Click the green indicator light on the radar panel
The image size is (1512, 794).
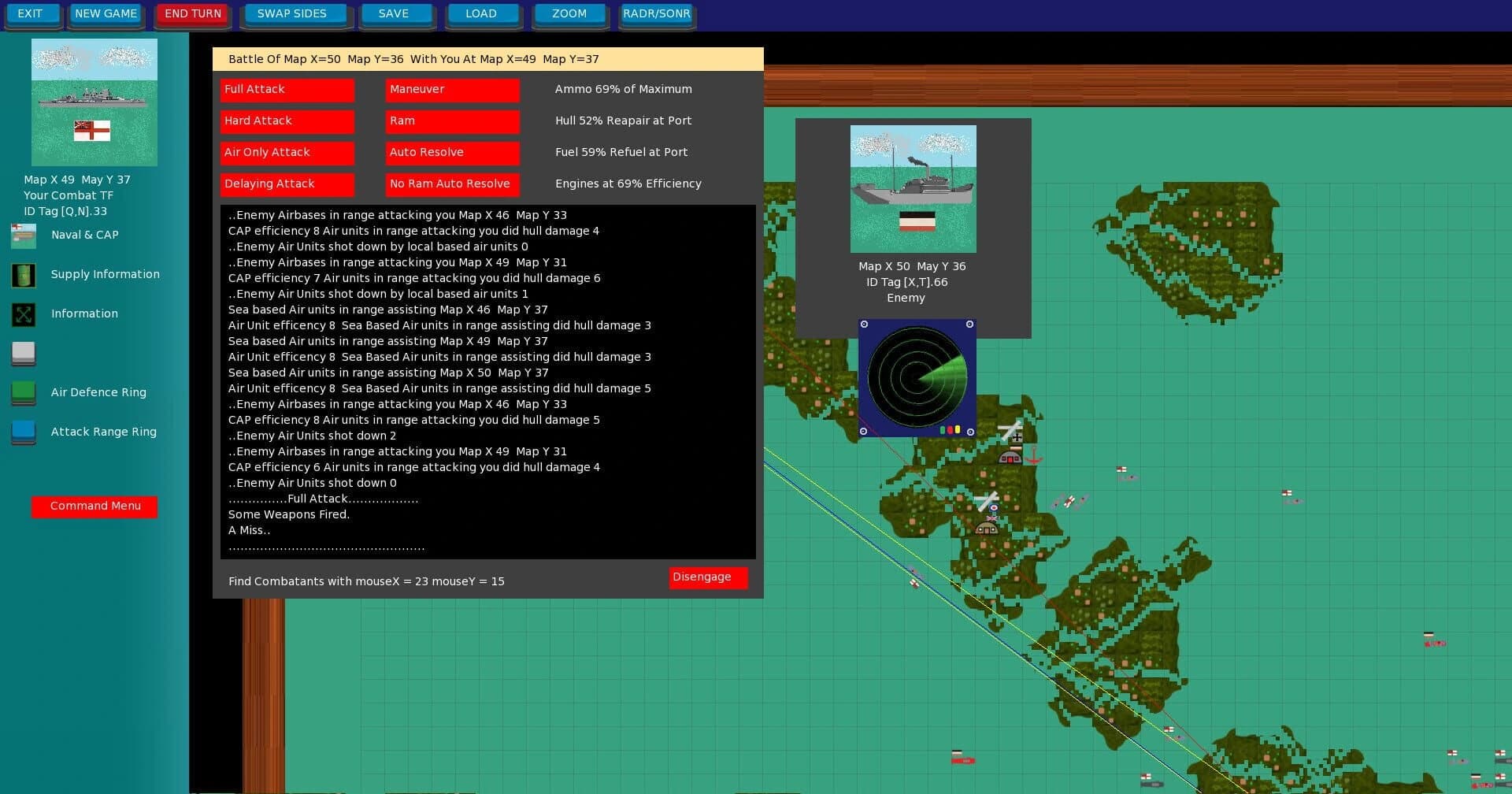[x=943, y=429]
